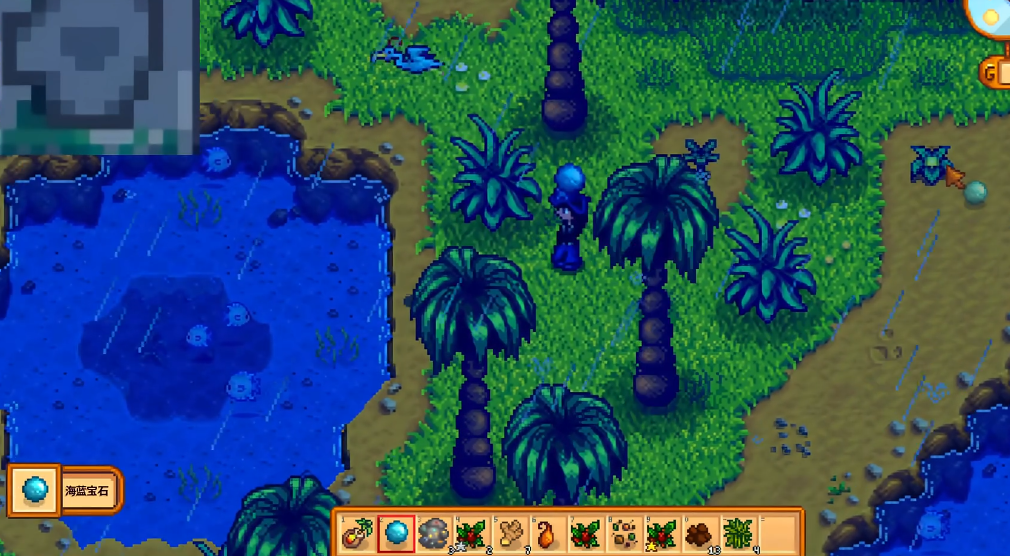This screenshot has width=1010, height=556.
Task: Choose the green fiber stack of 4
Action: click(738, 531)
